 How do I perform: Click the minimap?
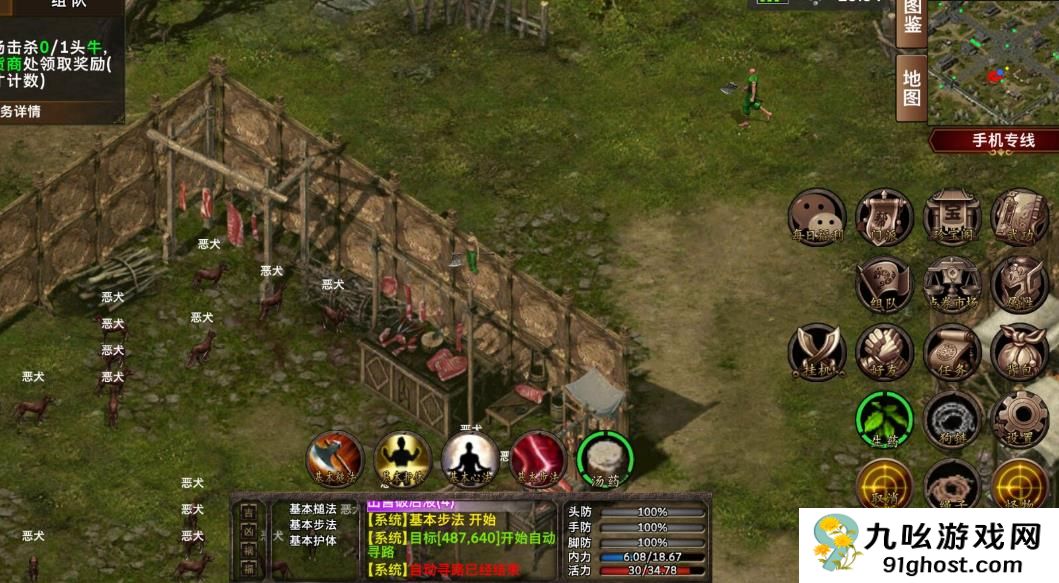[x=994, y=62]
